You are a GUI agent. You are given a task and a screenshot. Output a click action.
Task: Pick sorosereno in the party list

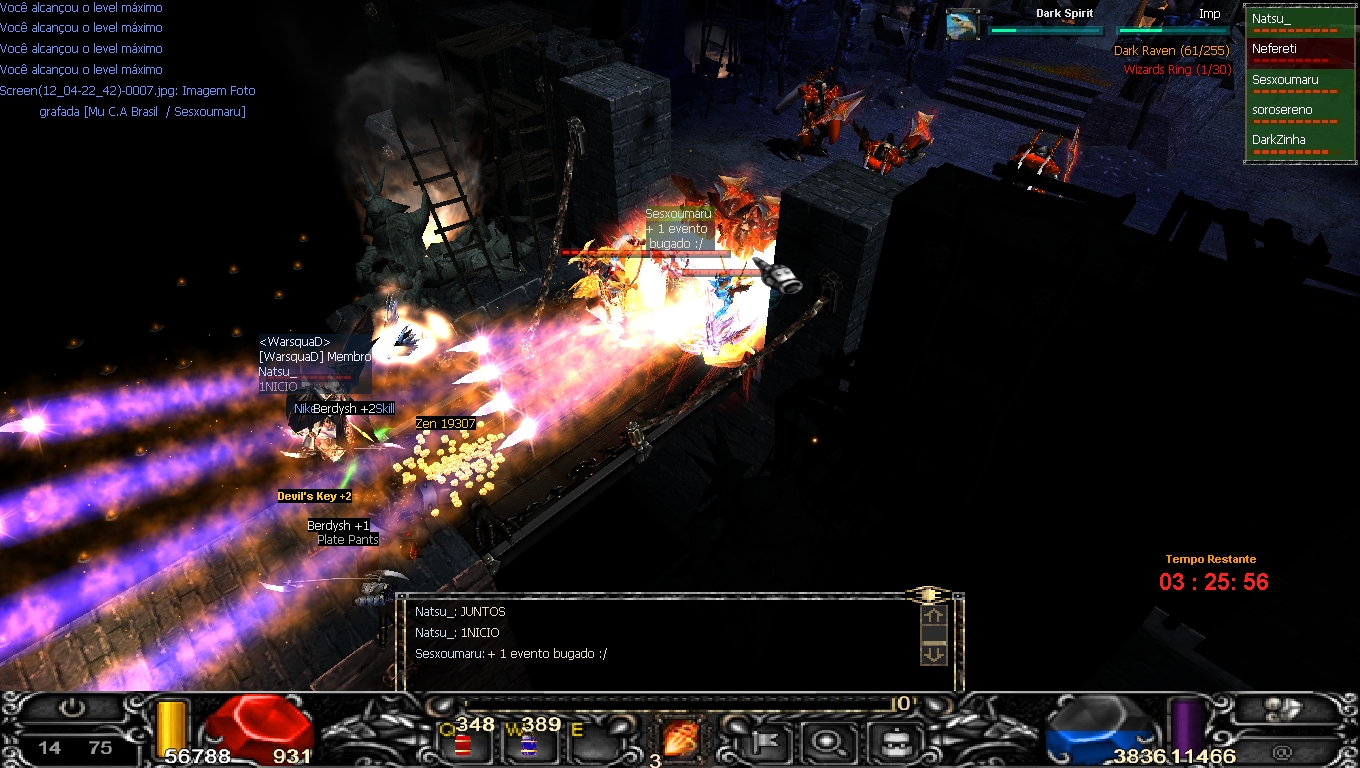1299,111
